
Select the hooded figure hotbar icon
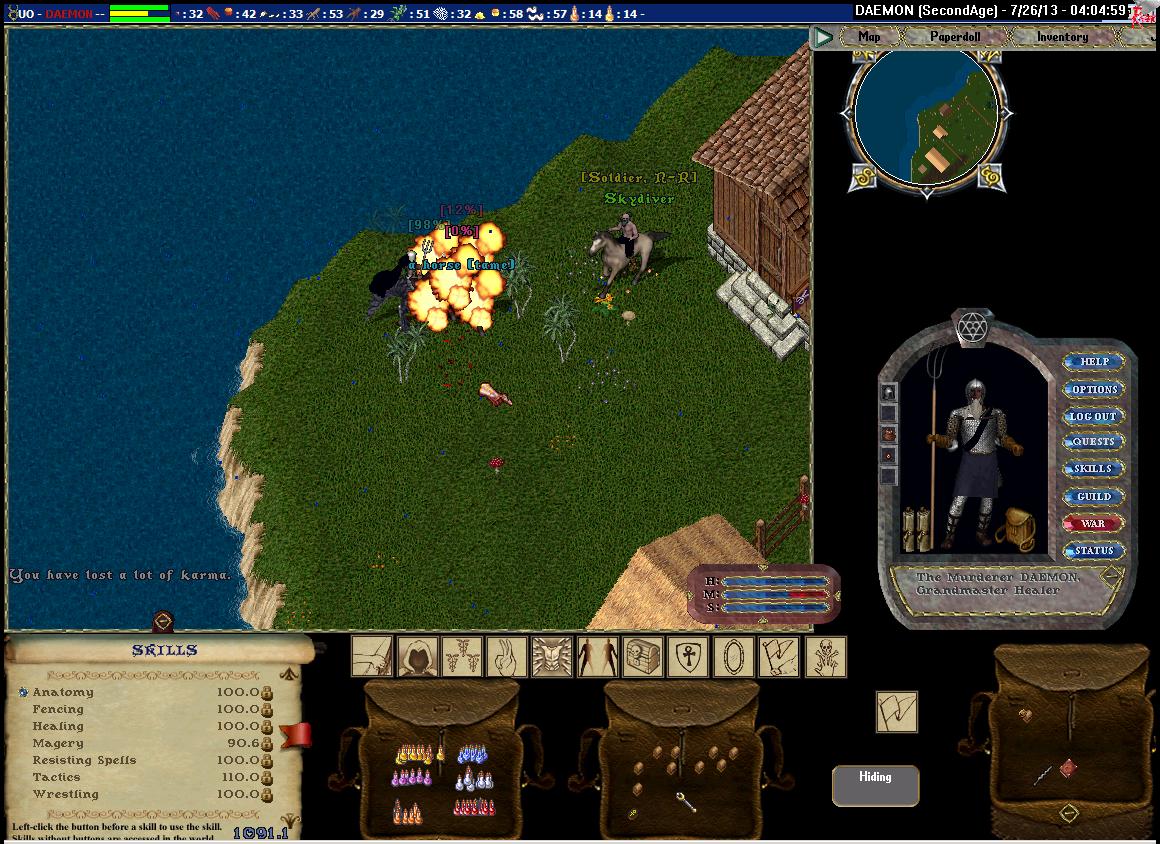pyautogui.click(x=418, y=657)
